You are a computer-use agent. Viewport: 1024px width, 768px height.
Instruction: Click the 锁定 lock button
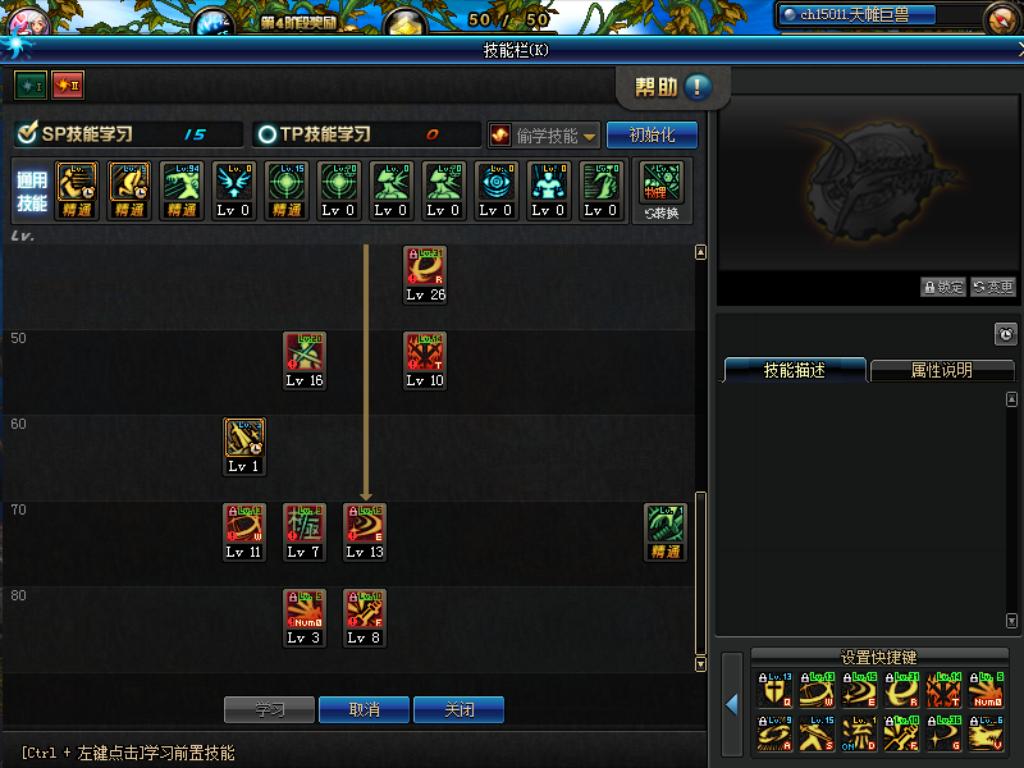click(943, 287)
